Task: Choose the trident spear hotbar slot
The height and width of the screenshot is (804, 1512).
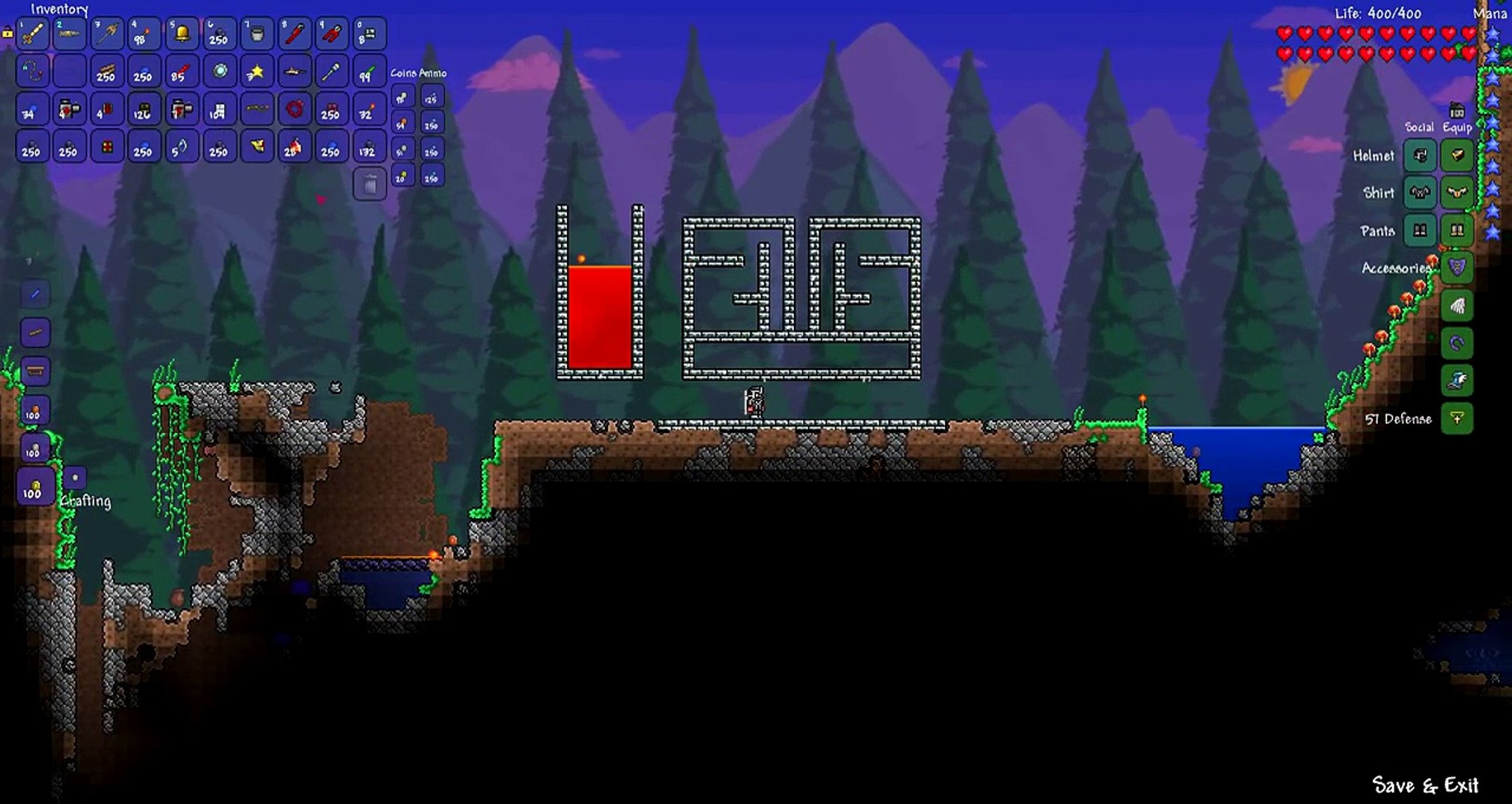Action: coord(107,33)
